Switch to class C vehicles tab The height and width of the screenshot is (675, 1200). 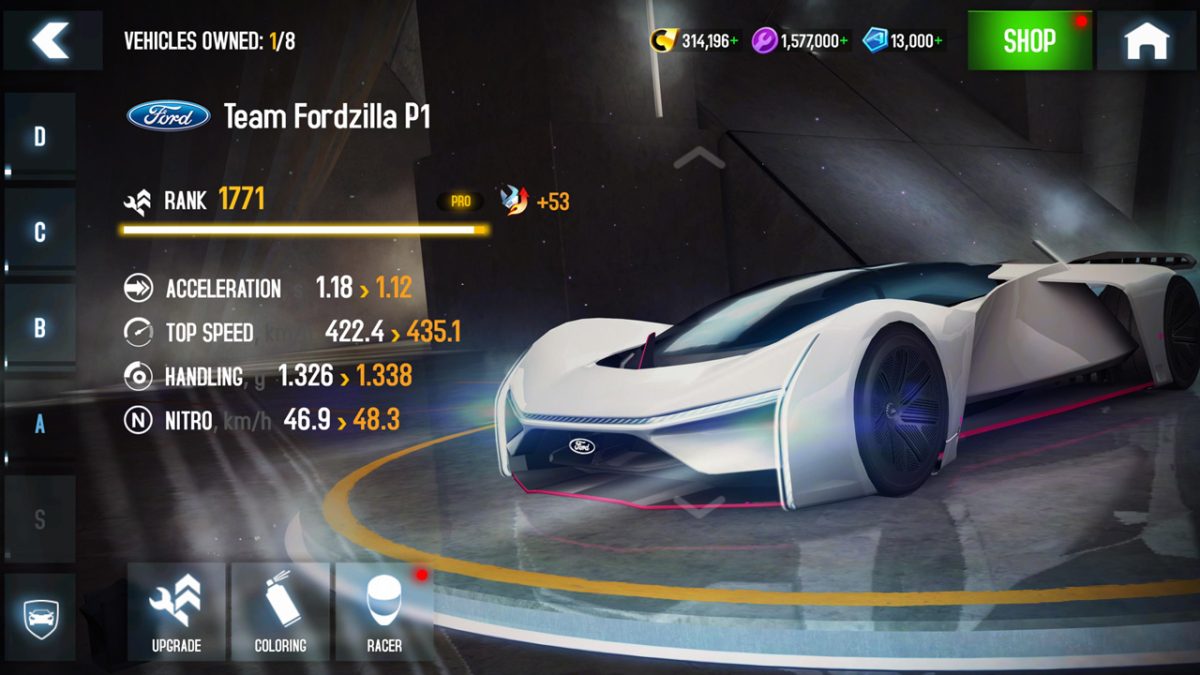(x=40, y=232)
